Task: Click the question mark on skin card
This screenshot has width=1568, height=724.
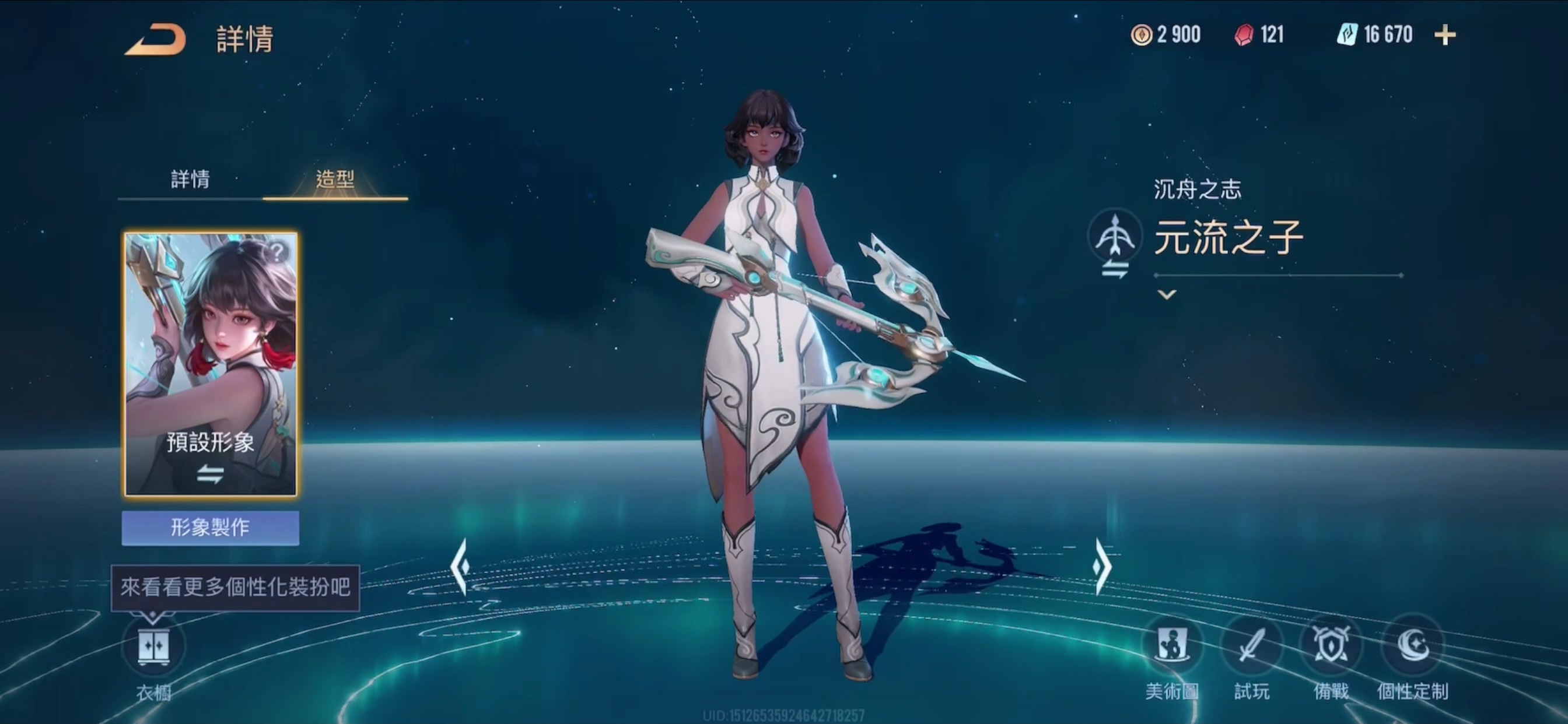Action: pyautogui.click(x=278, y=251)
